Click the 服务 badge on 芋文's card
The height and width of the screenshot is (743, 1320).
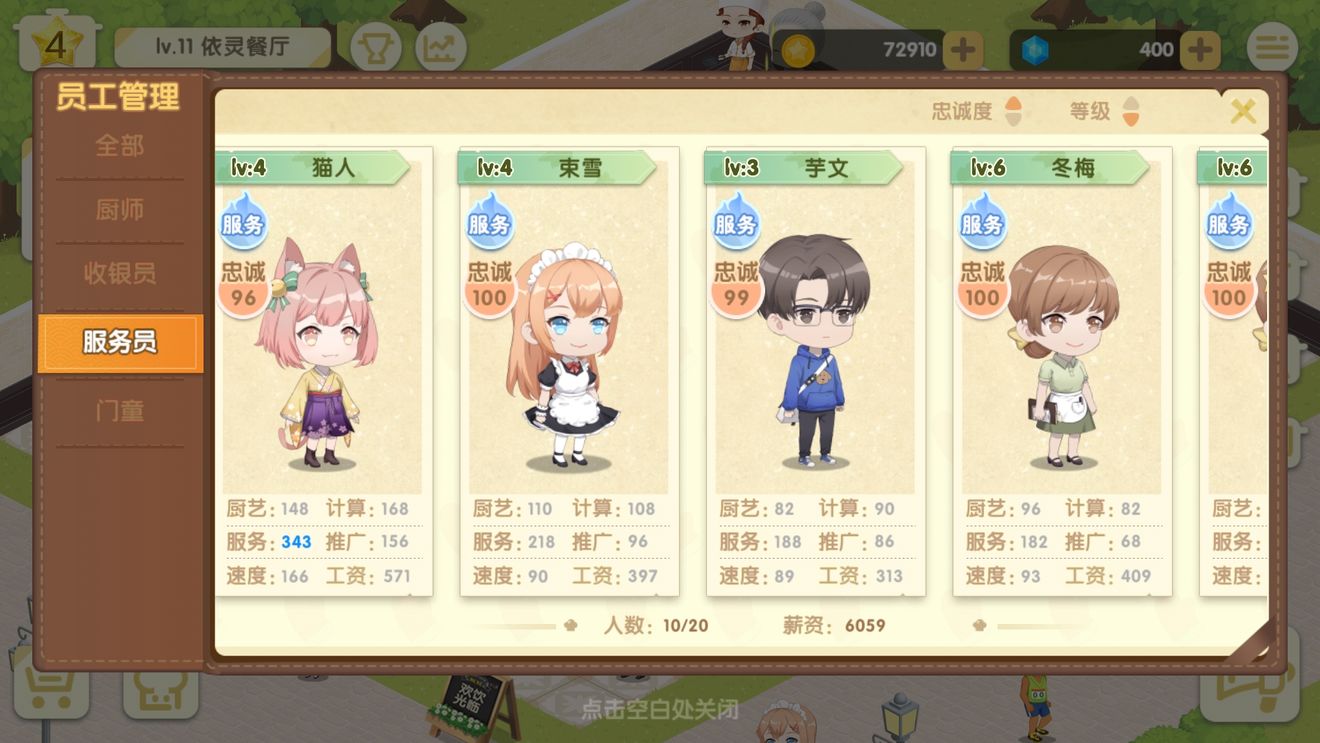(x=735, y=222)
